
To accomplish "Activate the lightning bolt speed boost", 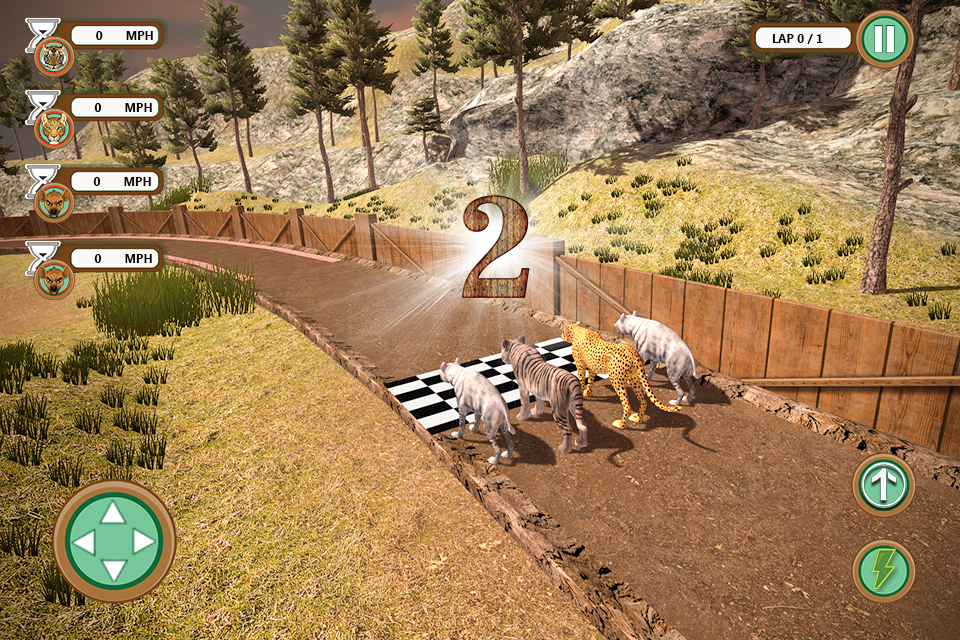I will pos(883,570).
